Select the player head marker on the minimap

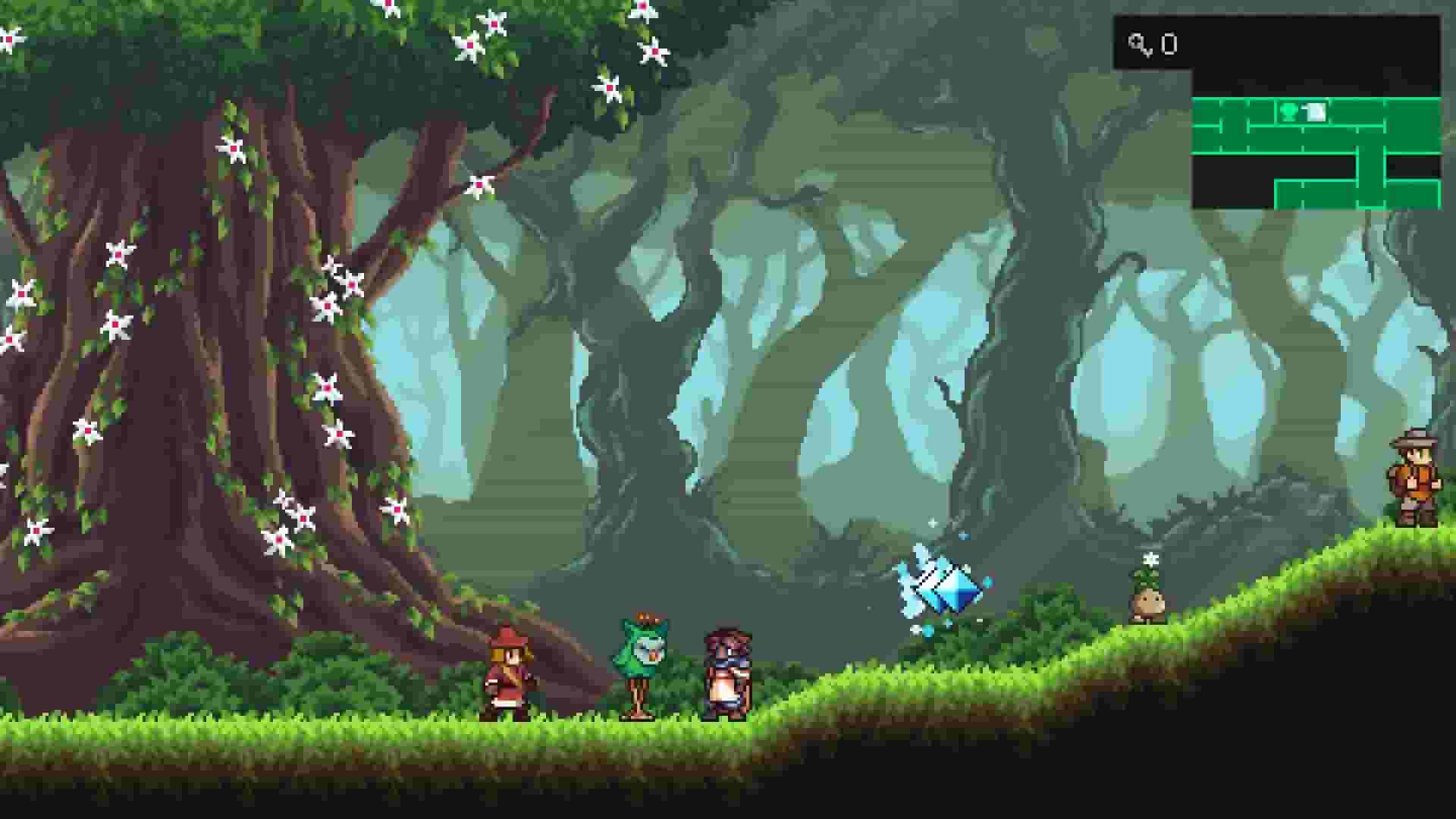pos(1289,111)
